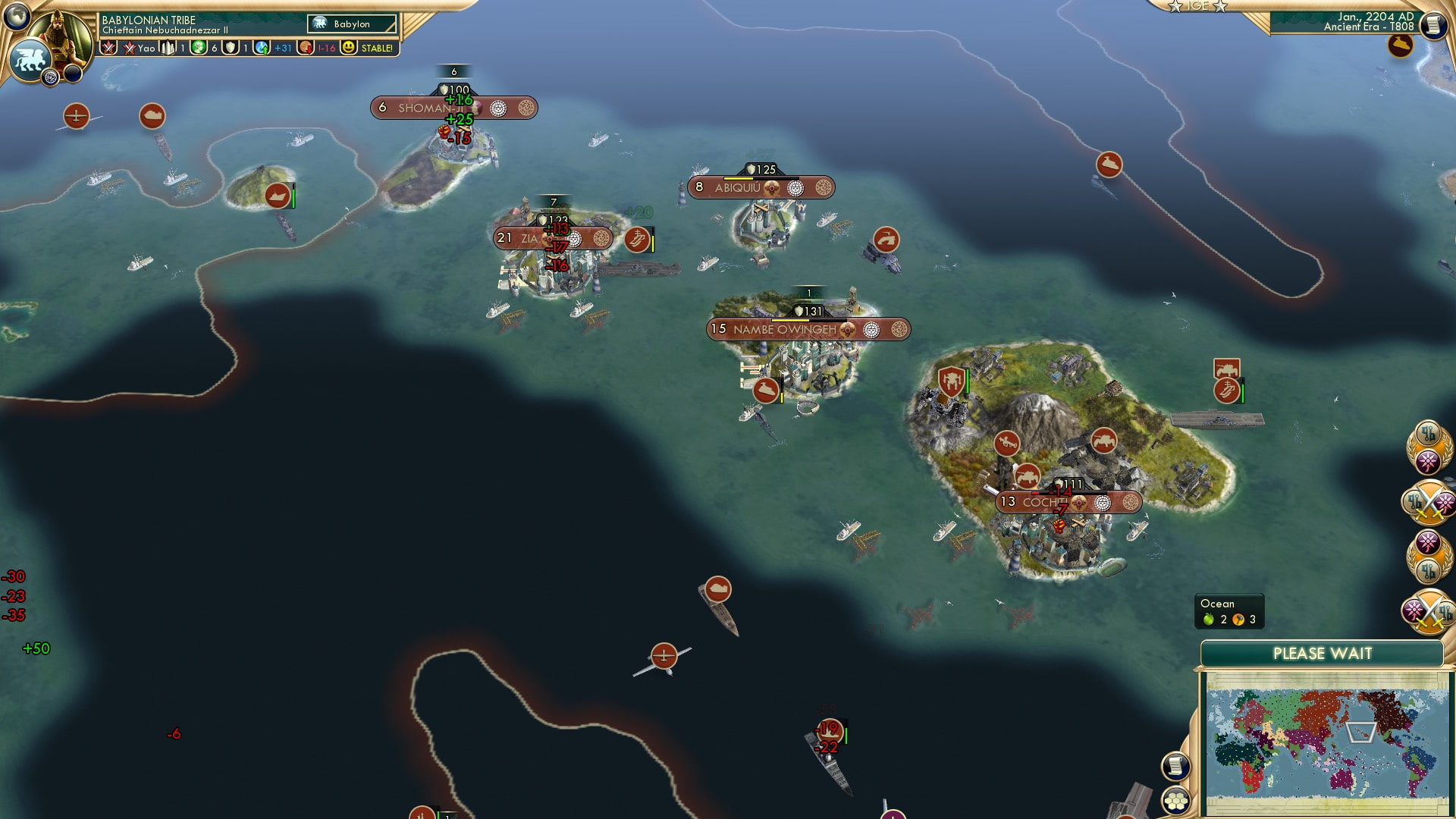
Task: Toggle the hexagon grid icon beside the minimap
Action: click(x=1175, y=801)
